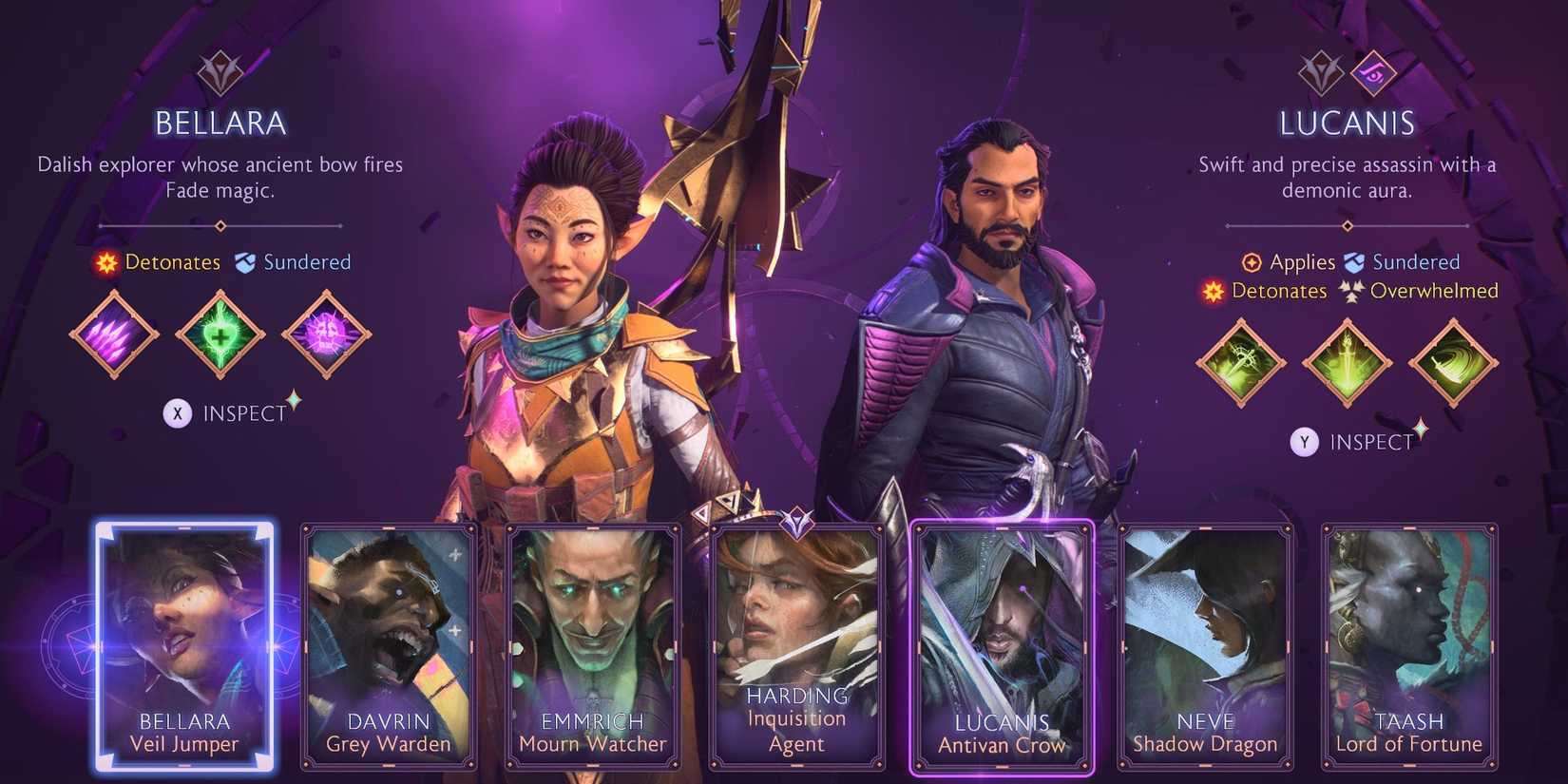Click the Overwhelmed icon in Lucanis's effects

(1350, 292)
